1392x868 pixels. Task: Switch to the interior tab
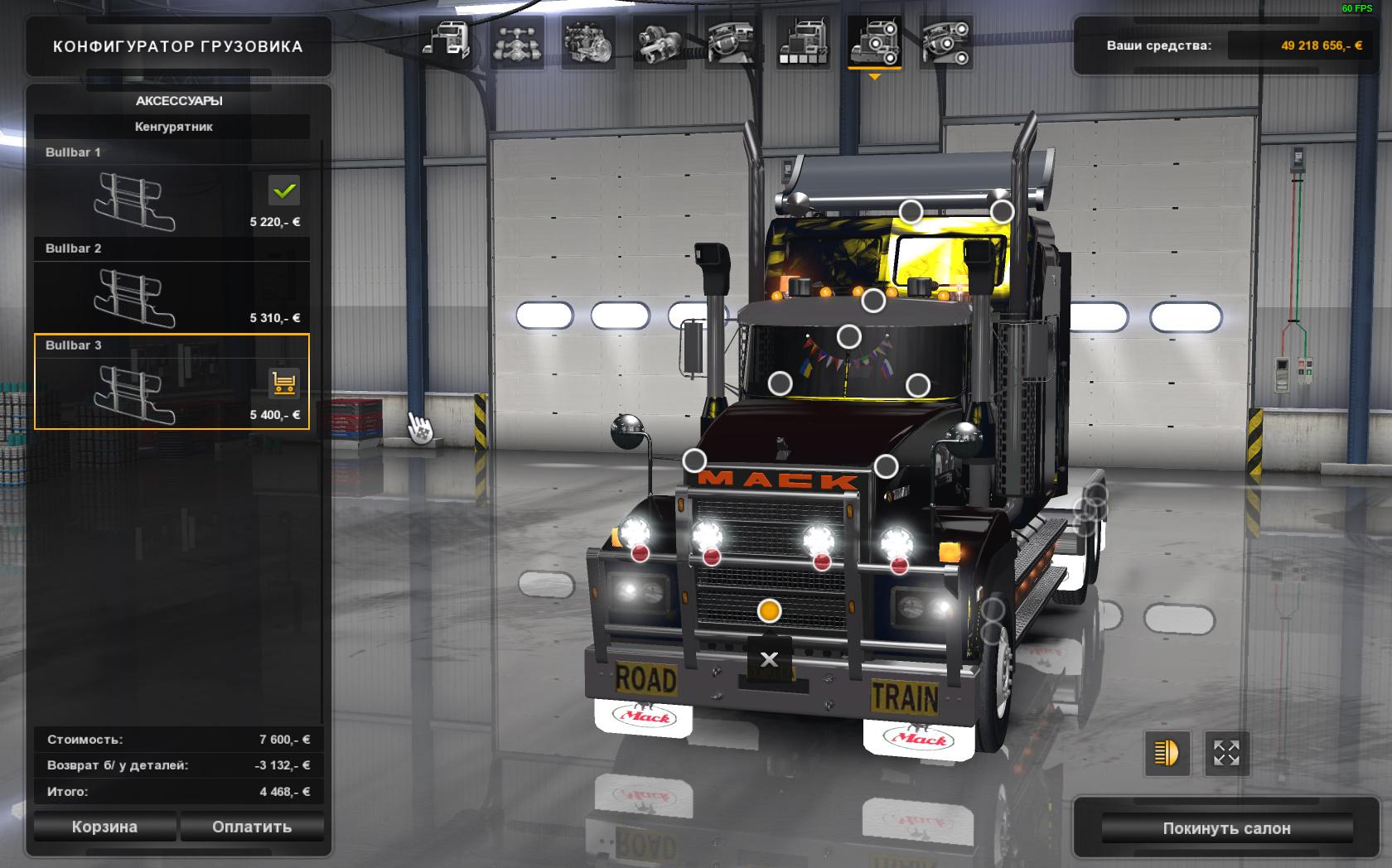coord(731,41)
